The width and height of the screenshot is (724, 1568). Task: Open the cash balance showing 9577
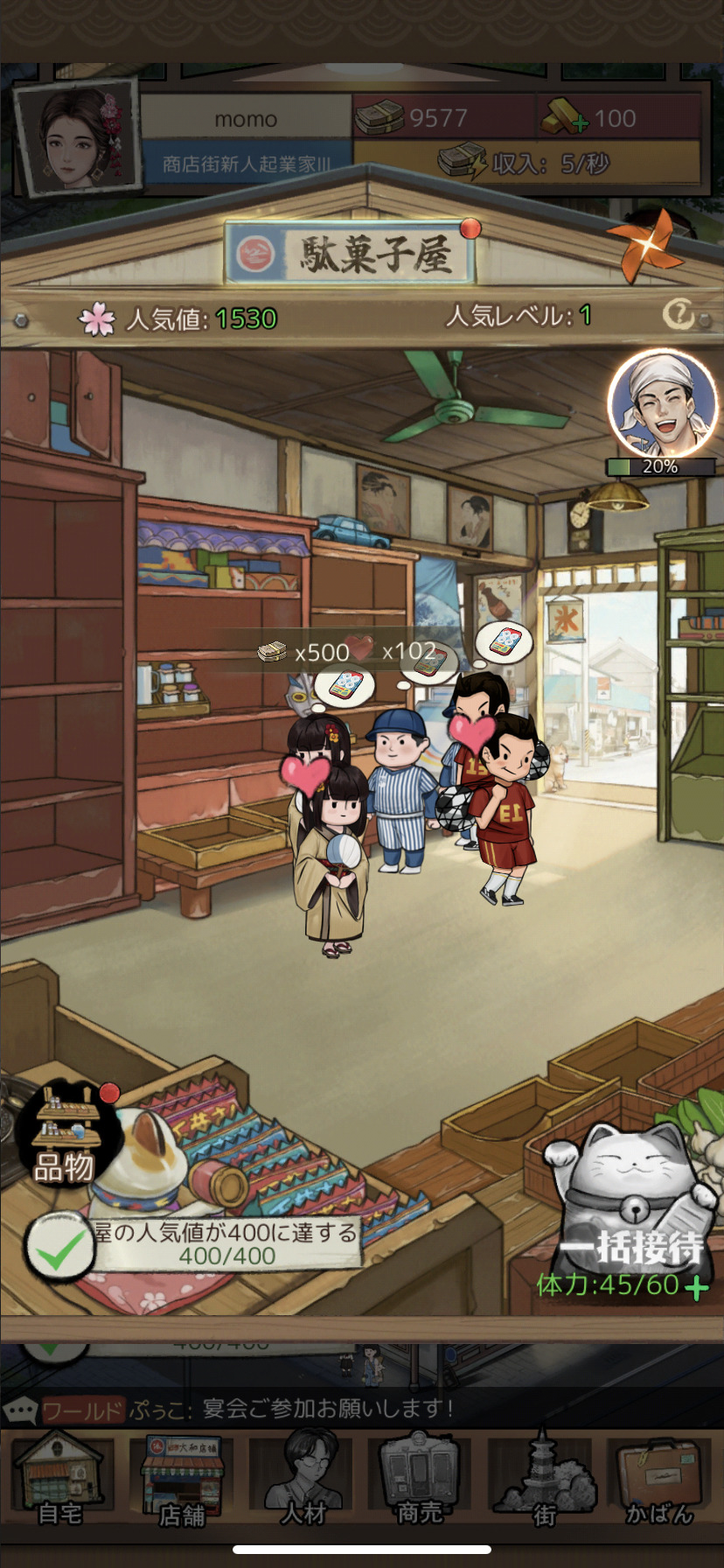(x=443, y=118)
